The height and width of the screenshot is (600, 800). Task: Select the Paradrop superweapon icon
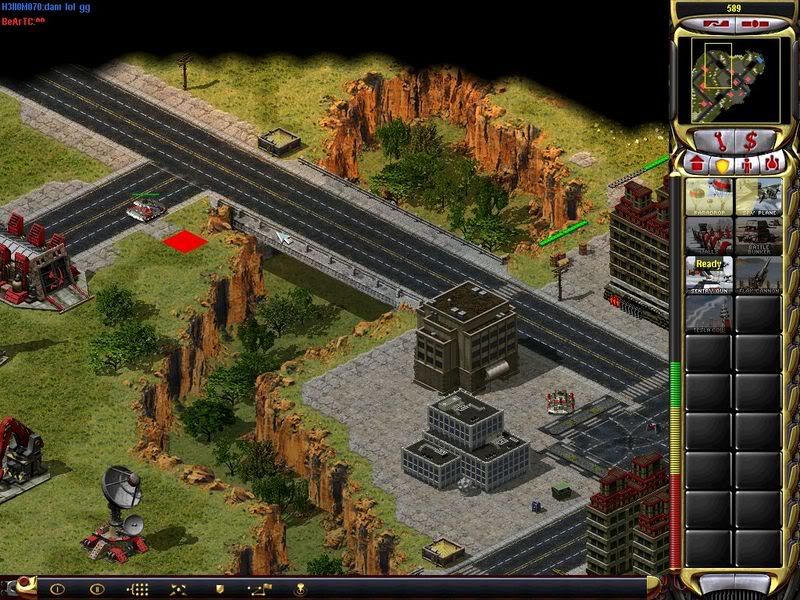[709, 196]
